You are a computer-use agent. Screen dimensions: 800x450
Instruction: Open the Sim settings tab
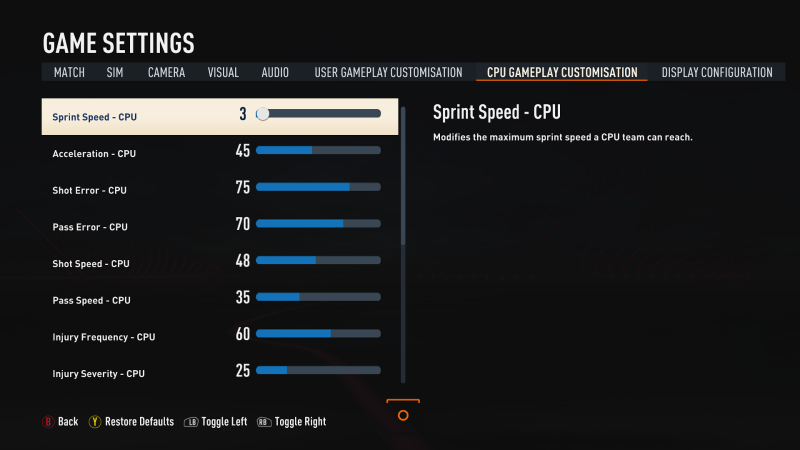tap(115, 73)
